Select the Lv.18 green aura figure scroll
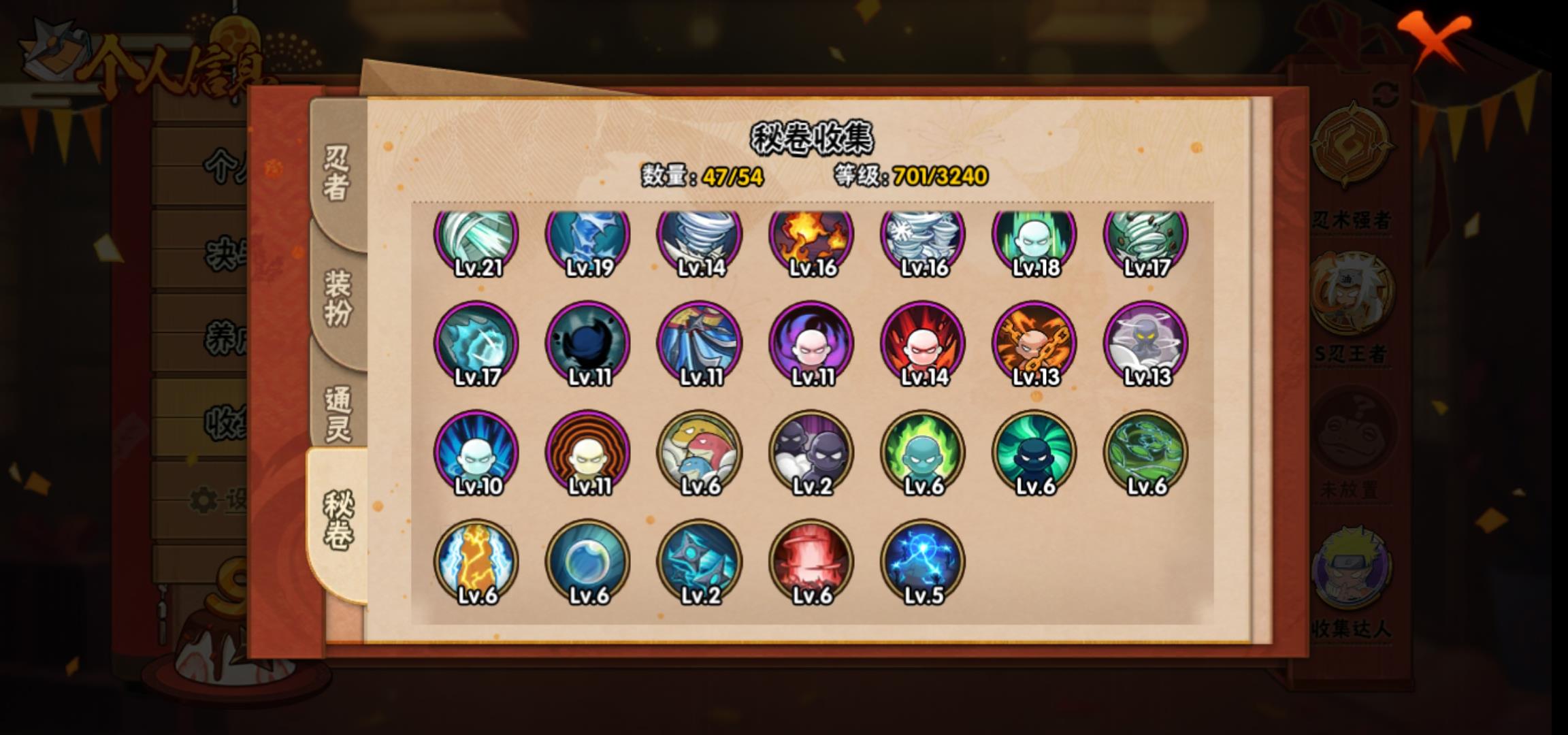 1034,240
